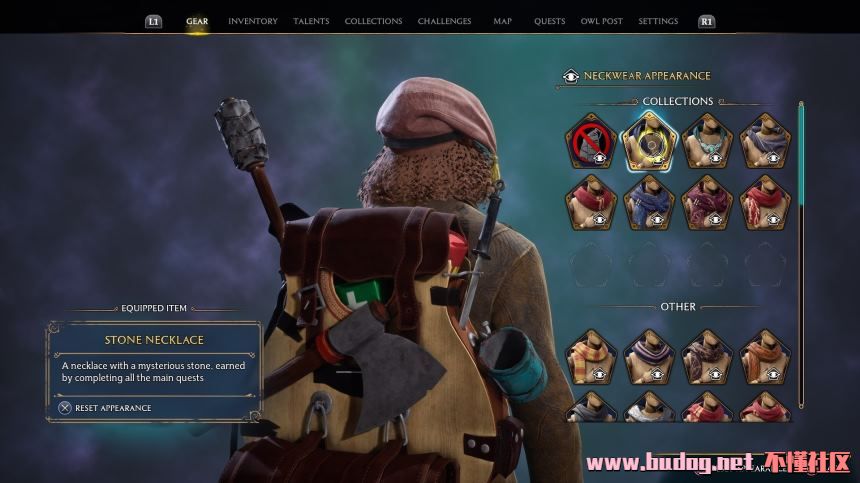Open the Map tab

point(502,21)
